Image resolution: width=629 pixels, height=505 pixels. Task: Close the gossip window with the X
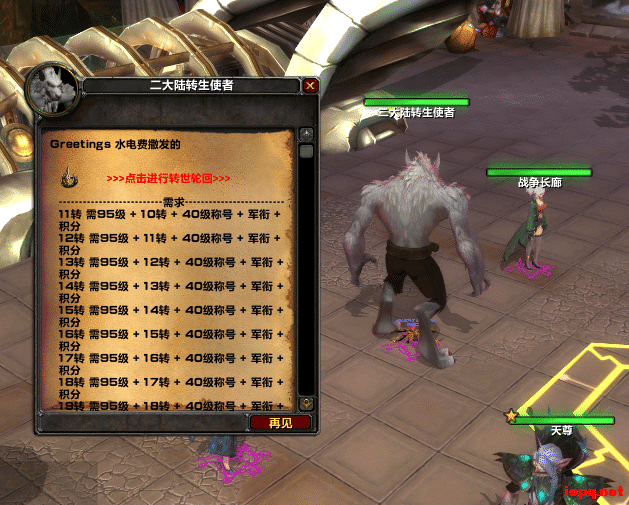(x=310, y=86)
